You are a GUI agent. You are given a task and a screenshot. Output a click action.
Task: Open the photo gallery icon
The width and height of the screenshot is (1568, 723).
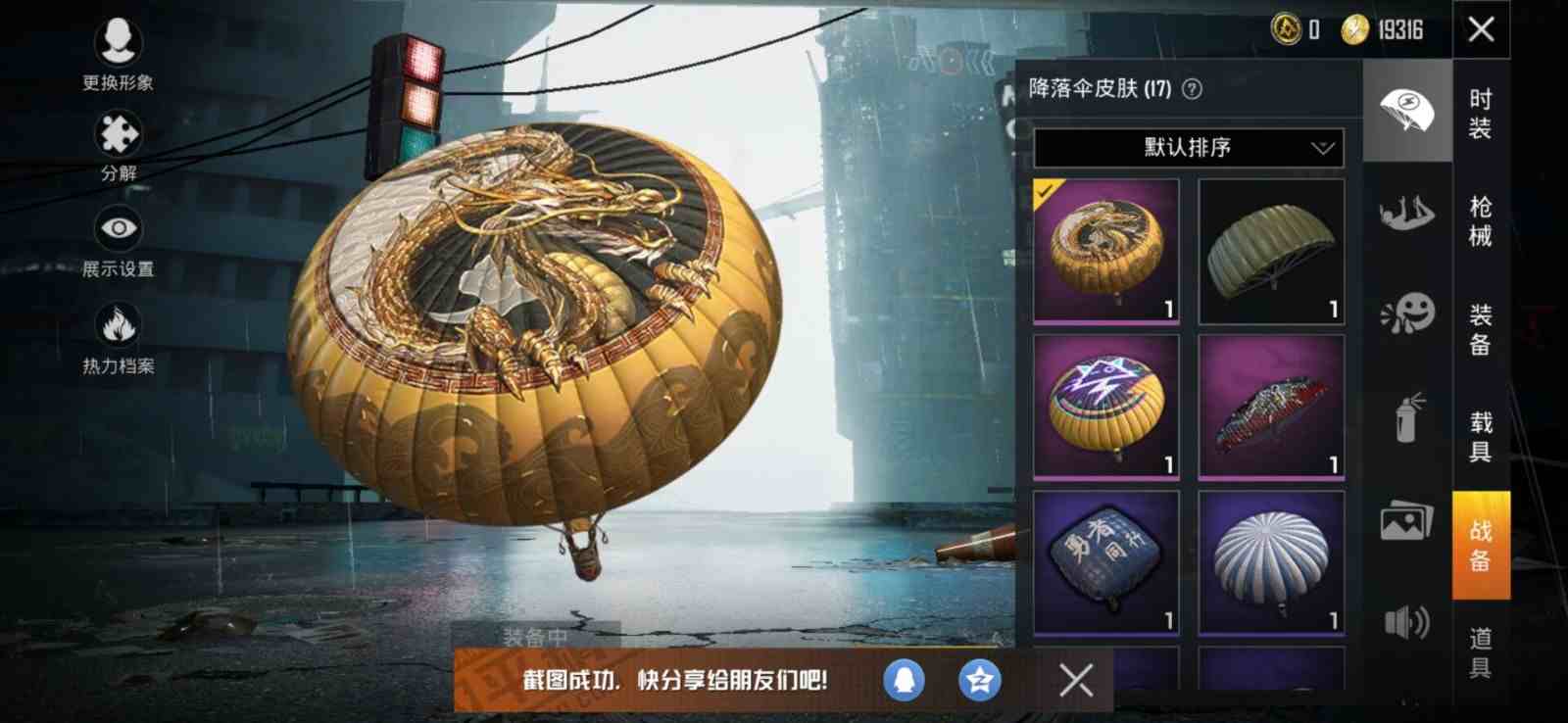[1408, 522]
